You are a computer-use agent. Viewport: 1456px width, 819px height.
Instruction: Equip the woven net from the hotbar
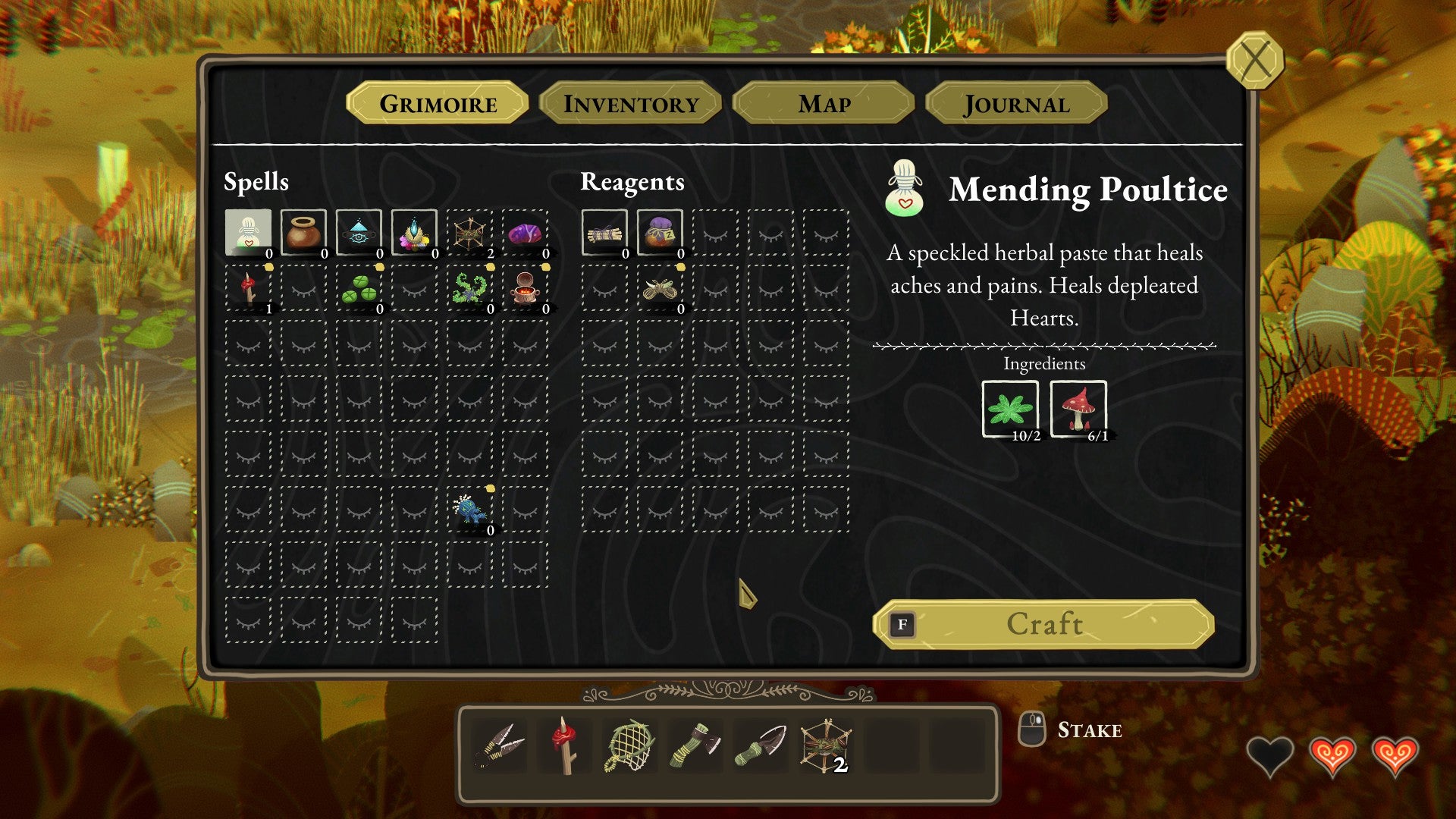tap(629, 746)
